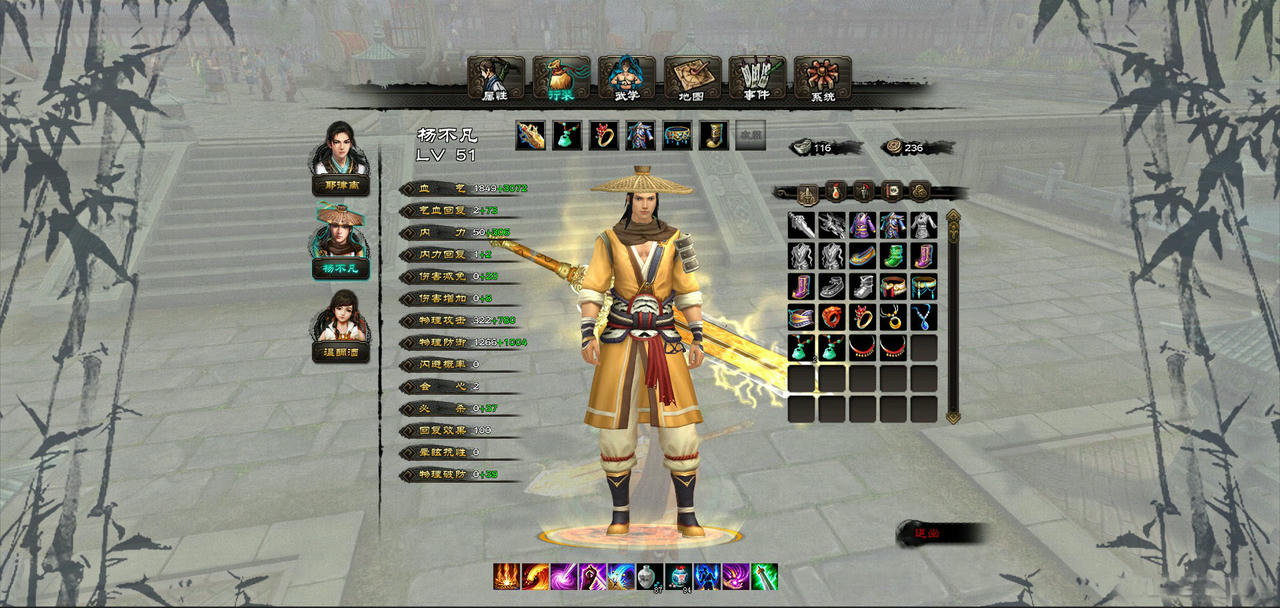The width and height of the screenshot is (1280, 608).
Task: Select the equipped red gem ring slot
Action: 604,135
